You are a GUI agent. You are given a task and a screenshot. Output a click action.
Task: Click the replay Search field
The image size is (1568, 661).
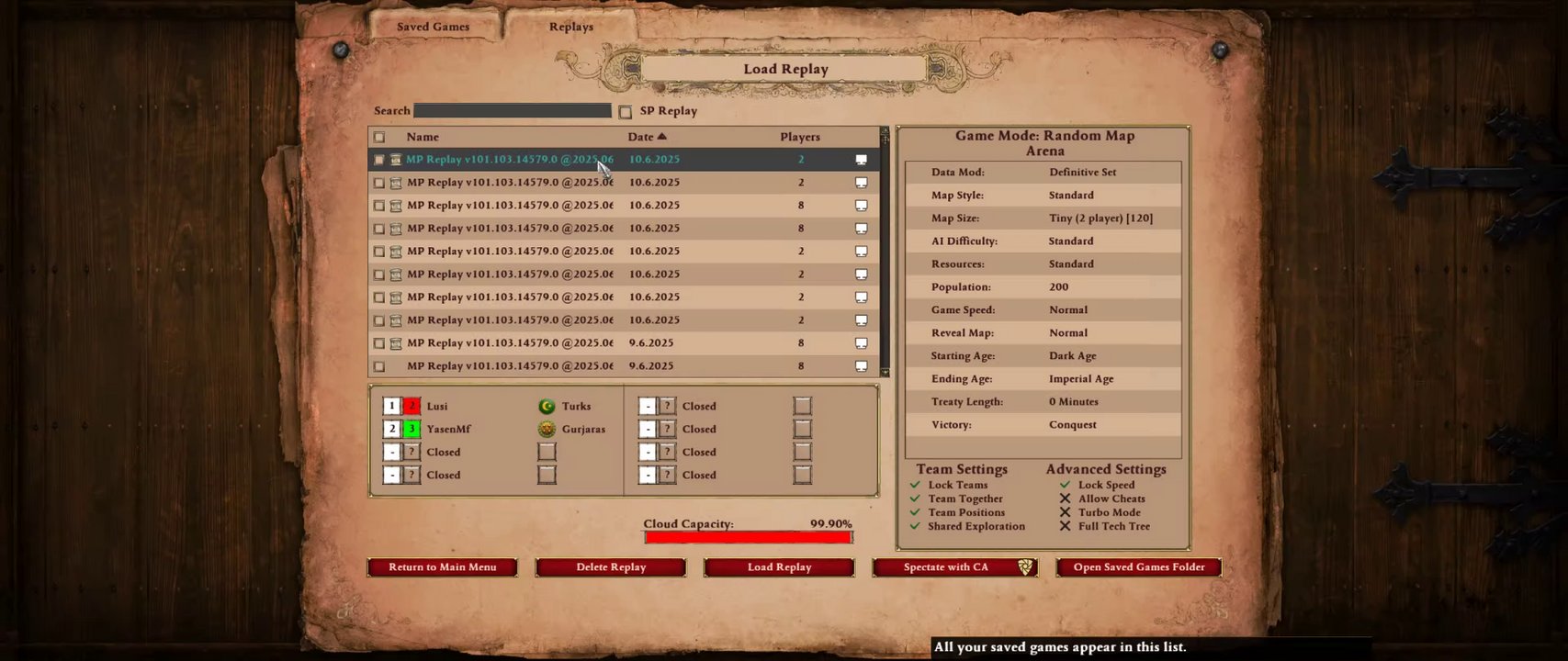[x=512, y=110]
